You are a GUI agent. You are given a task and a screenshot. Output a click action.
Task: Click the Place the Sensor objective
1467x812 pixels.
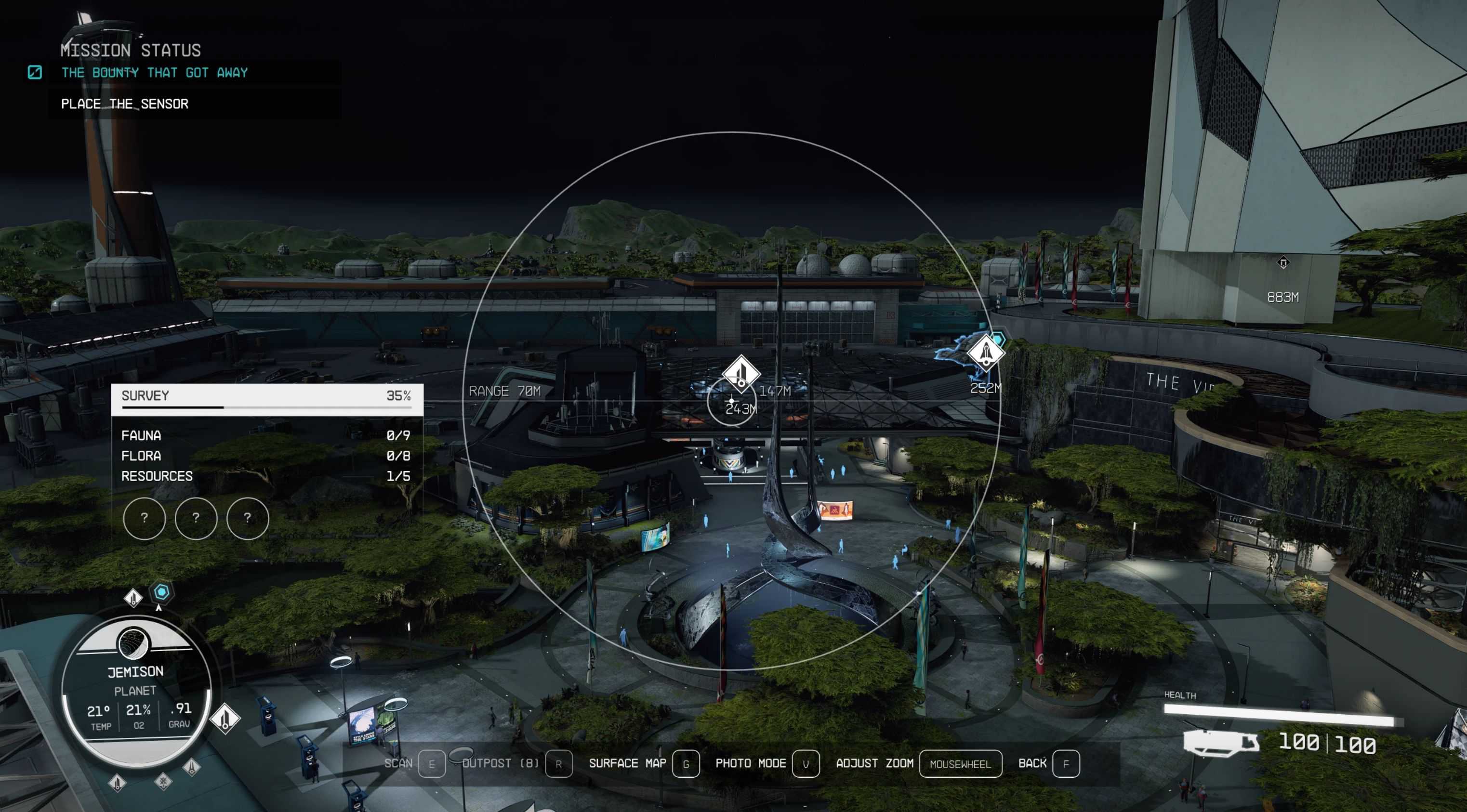[125, 104]
